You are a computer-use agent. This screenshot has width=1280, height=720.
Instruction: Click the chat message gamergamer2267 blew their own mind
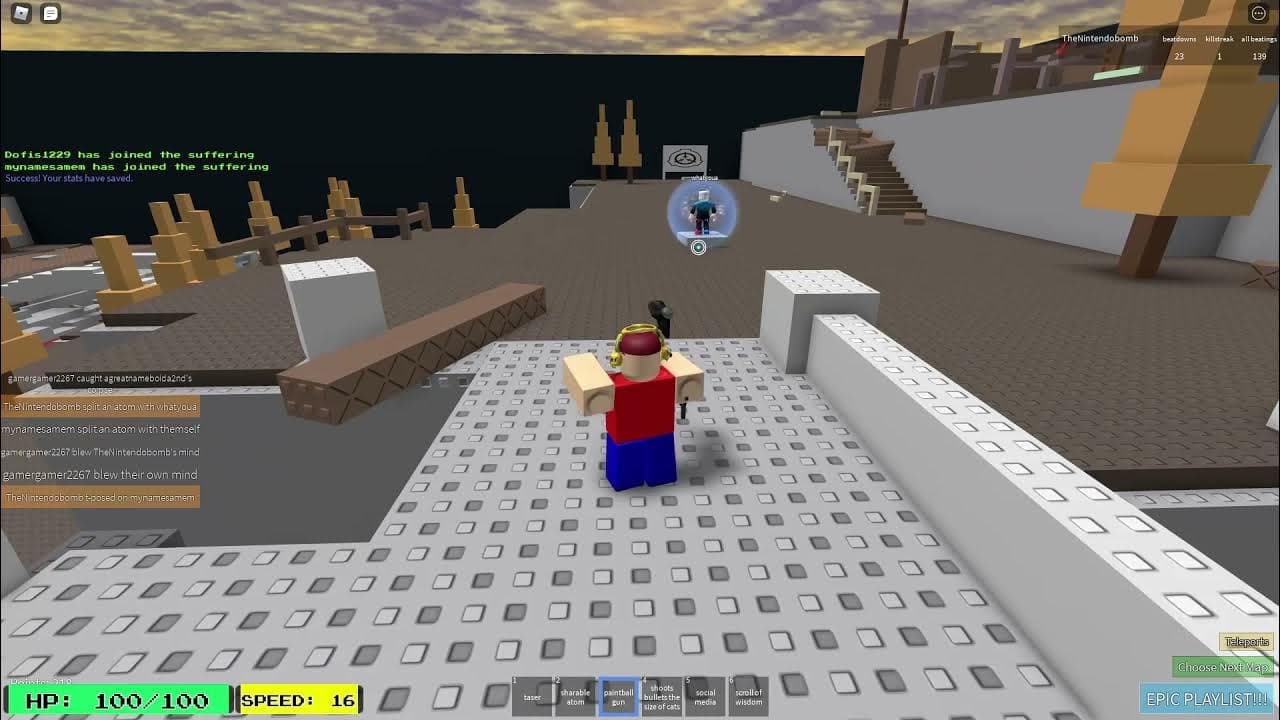click(100, 474)
